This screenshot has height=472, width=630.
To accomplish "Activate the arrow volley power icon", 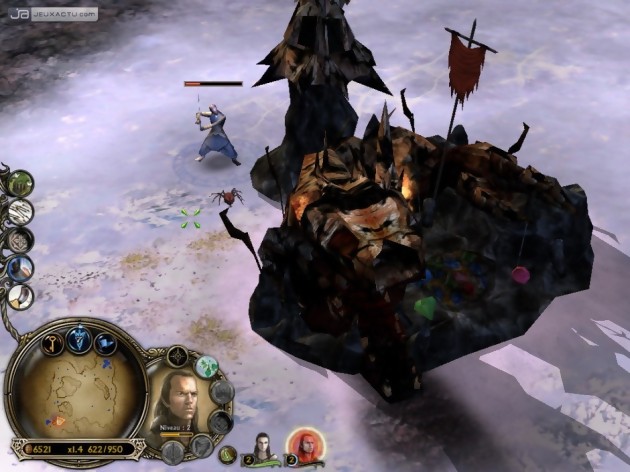I will (20, 211).
